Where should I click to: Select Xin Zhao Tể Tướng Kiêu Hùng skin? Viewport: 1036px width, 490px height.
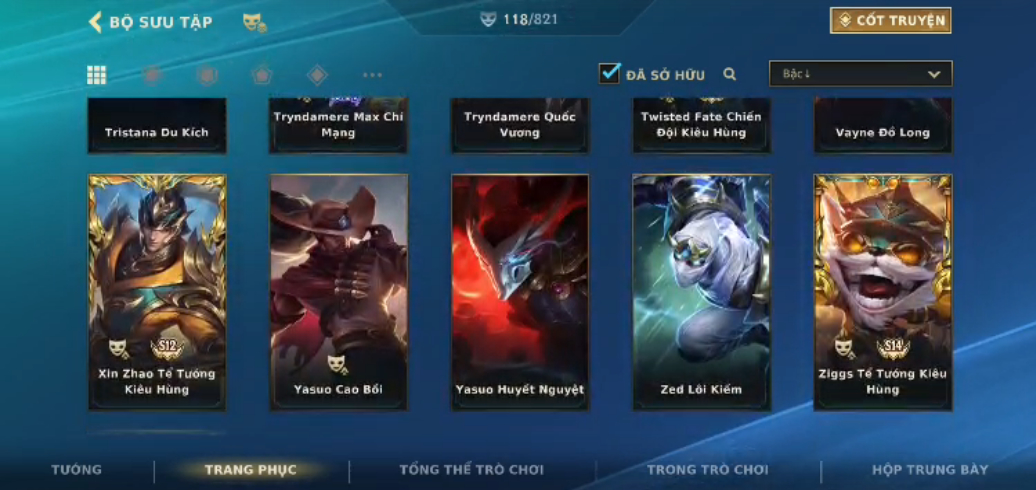[157, 292]
